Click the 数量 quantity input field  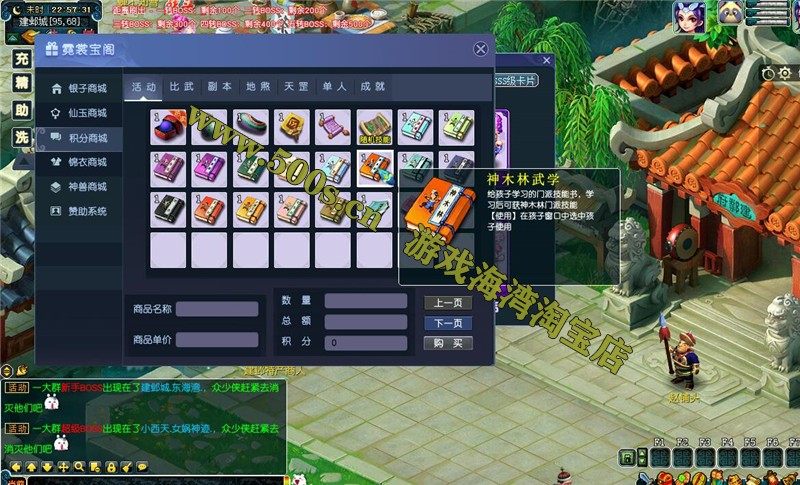click(365, 301)
